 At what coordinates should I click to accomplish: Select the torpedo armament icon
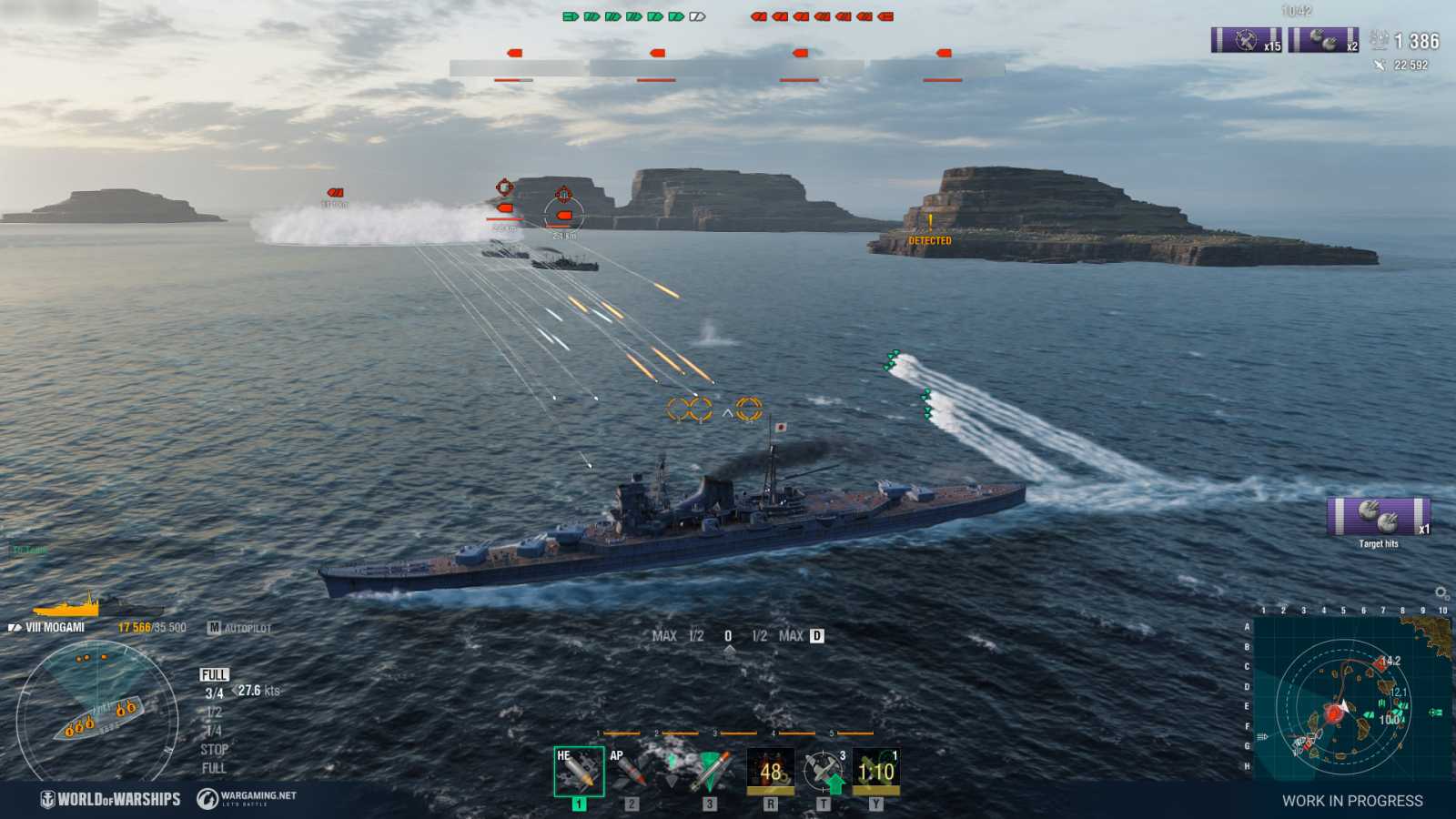pos(709,771)
